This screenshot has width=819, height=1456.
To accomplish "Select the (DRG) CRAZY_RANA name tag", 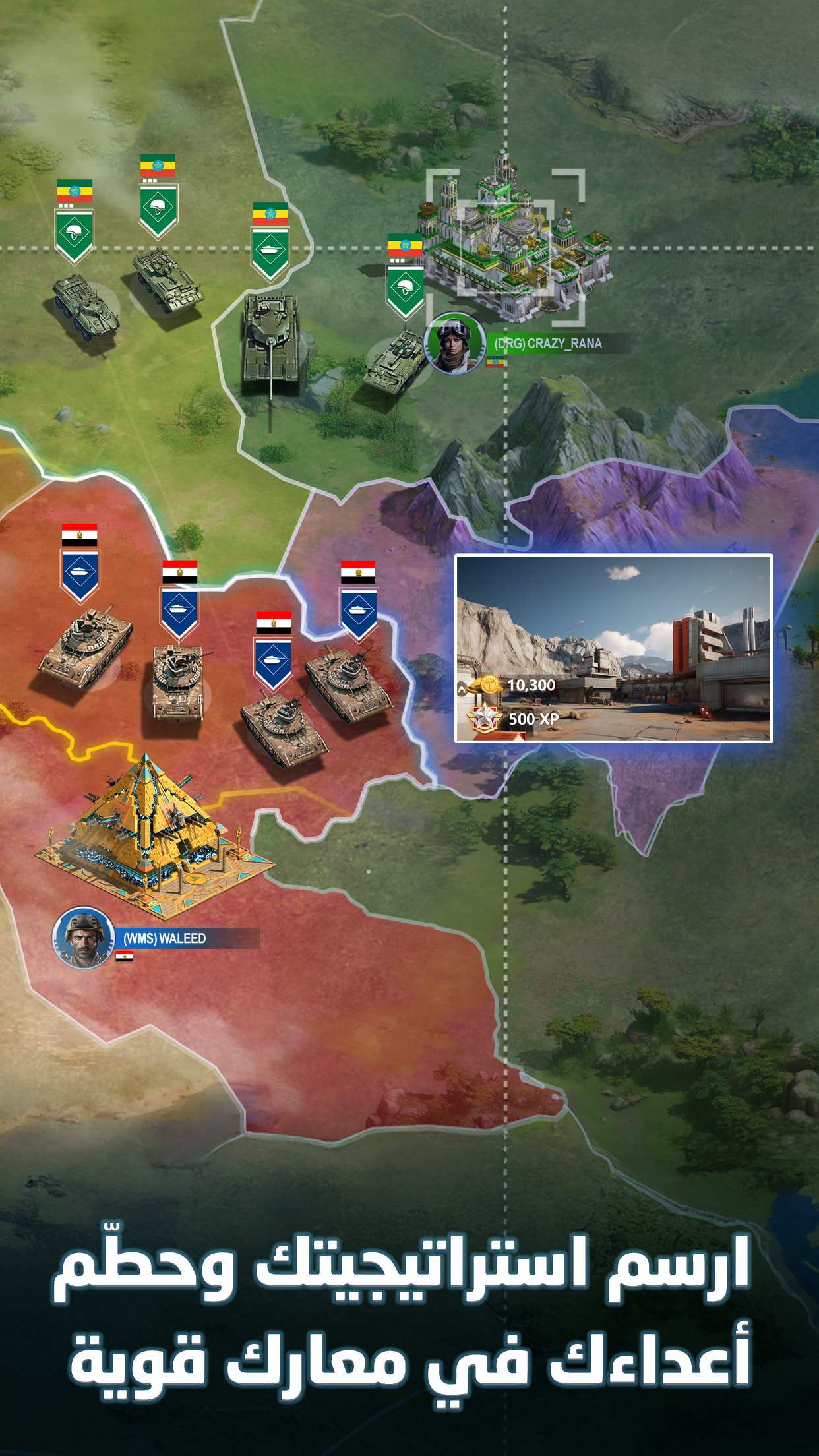I will point(549,344).
